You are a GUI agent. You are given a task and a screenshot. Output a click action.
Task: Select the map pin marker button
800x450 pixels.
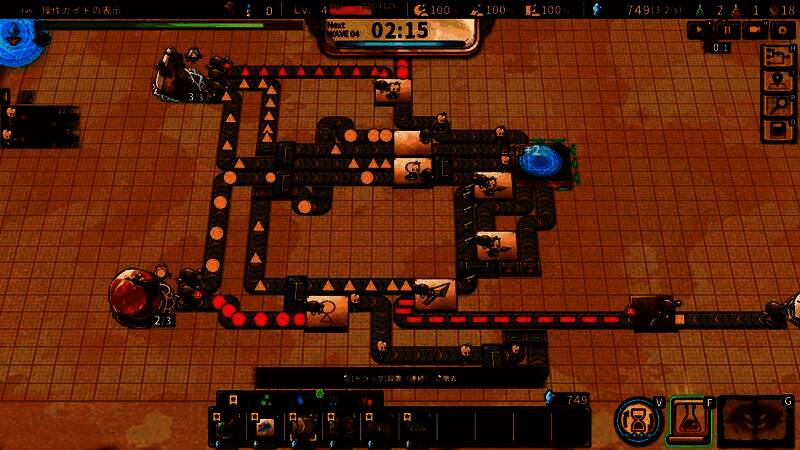[777, 81]
